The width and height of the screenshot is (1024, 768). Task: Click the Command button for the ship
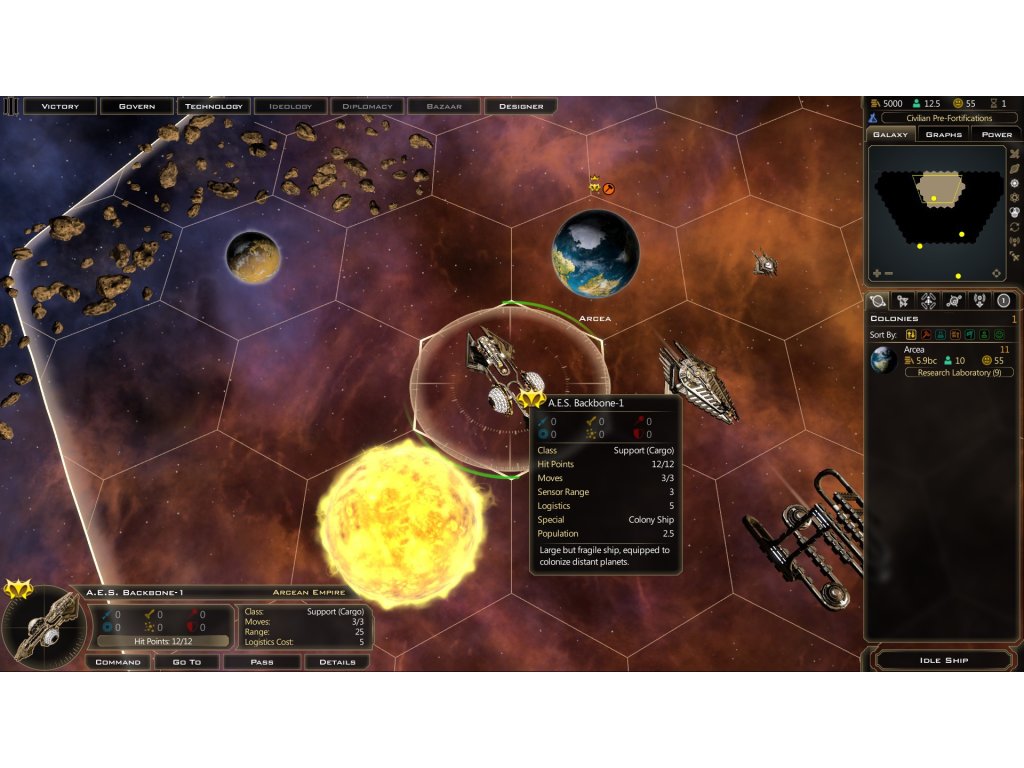(118, 662)
